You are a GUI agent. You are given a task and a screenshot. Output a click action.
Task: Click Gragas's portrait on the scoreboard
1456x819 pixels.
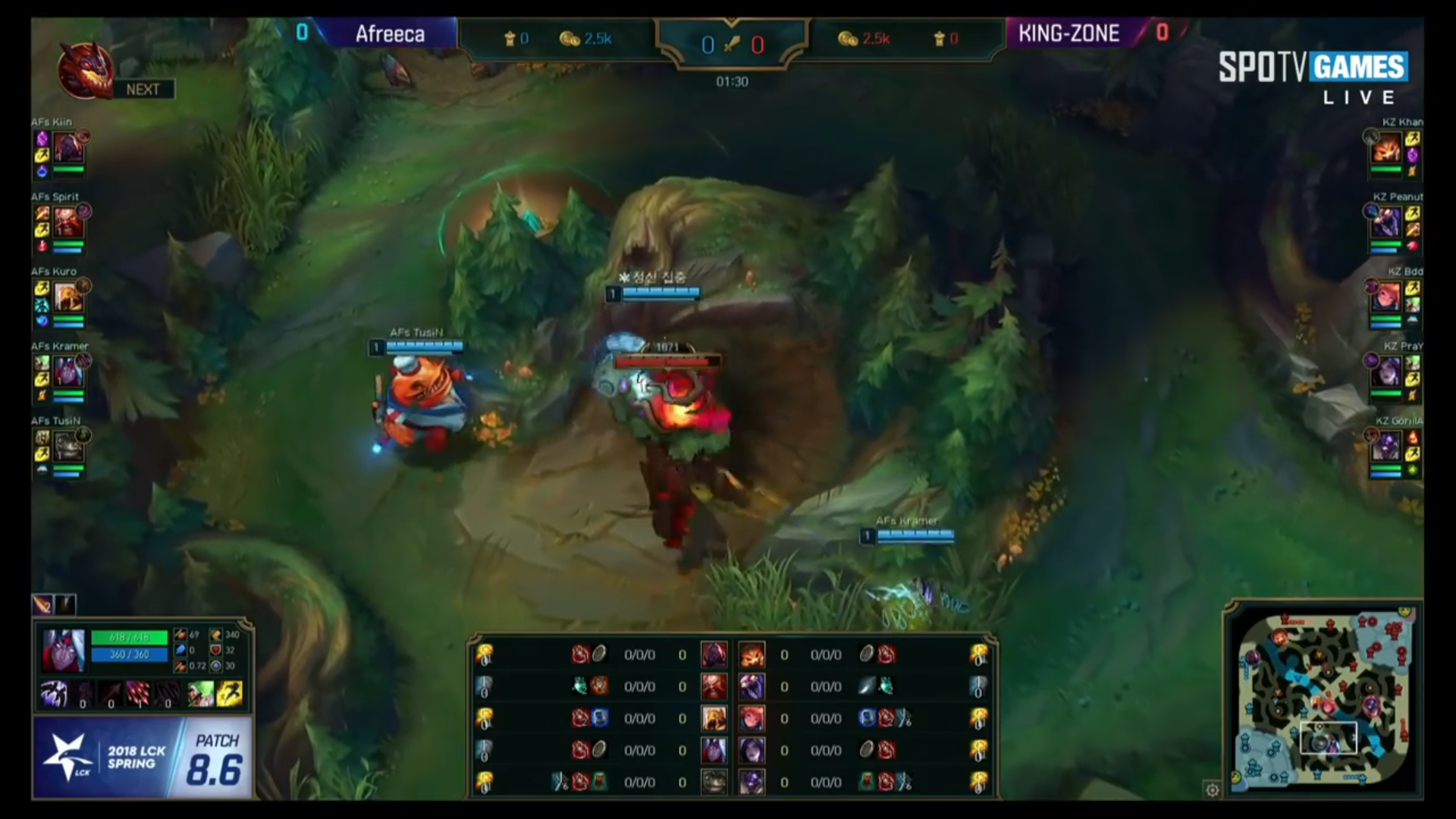click(714, 687)
